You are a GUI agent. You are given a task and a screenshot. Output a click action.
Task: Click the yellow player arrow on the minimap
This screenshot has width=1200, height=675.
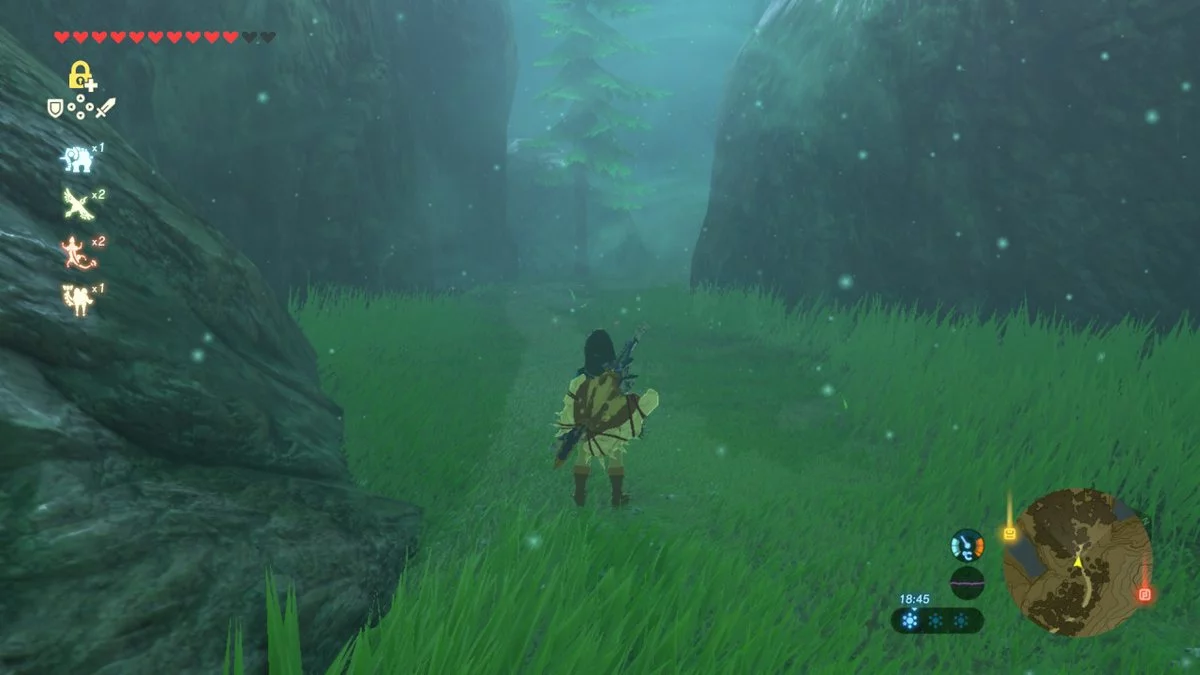click(x=1078, y=562)
